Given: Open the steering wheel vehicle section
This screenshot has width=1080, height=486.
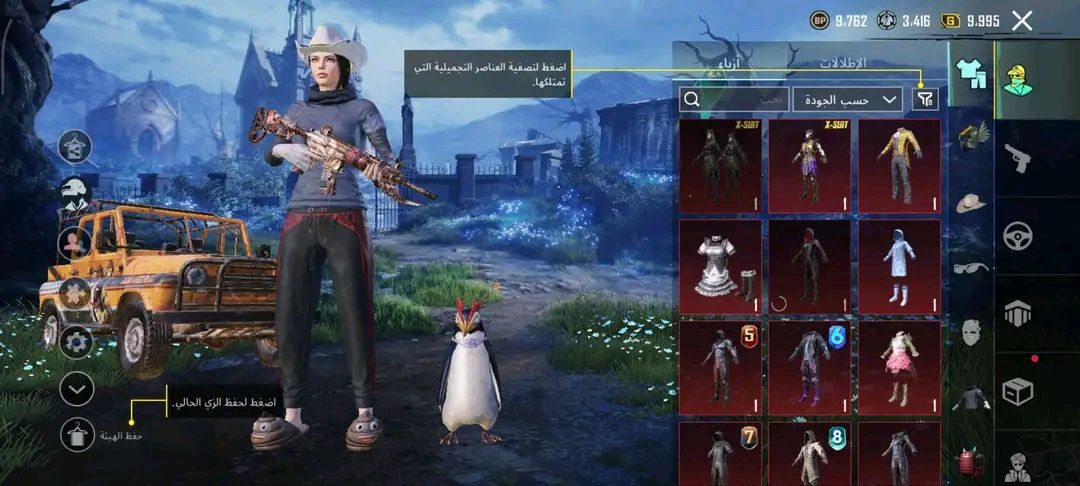Looking at the screenshot, I should [1018, 237].
